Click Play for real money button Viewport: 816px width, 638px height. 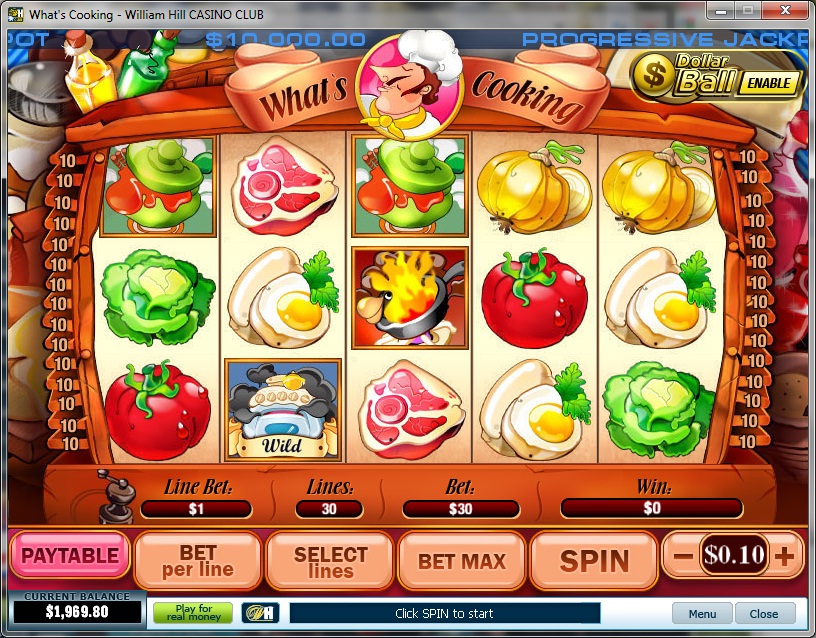193,613
